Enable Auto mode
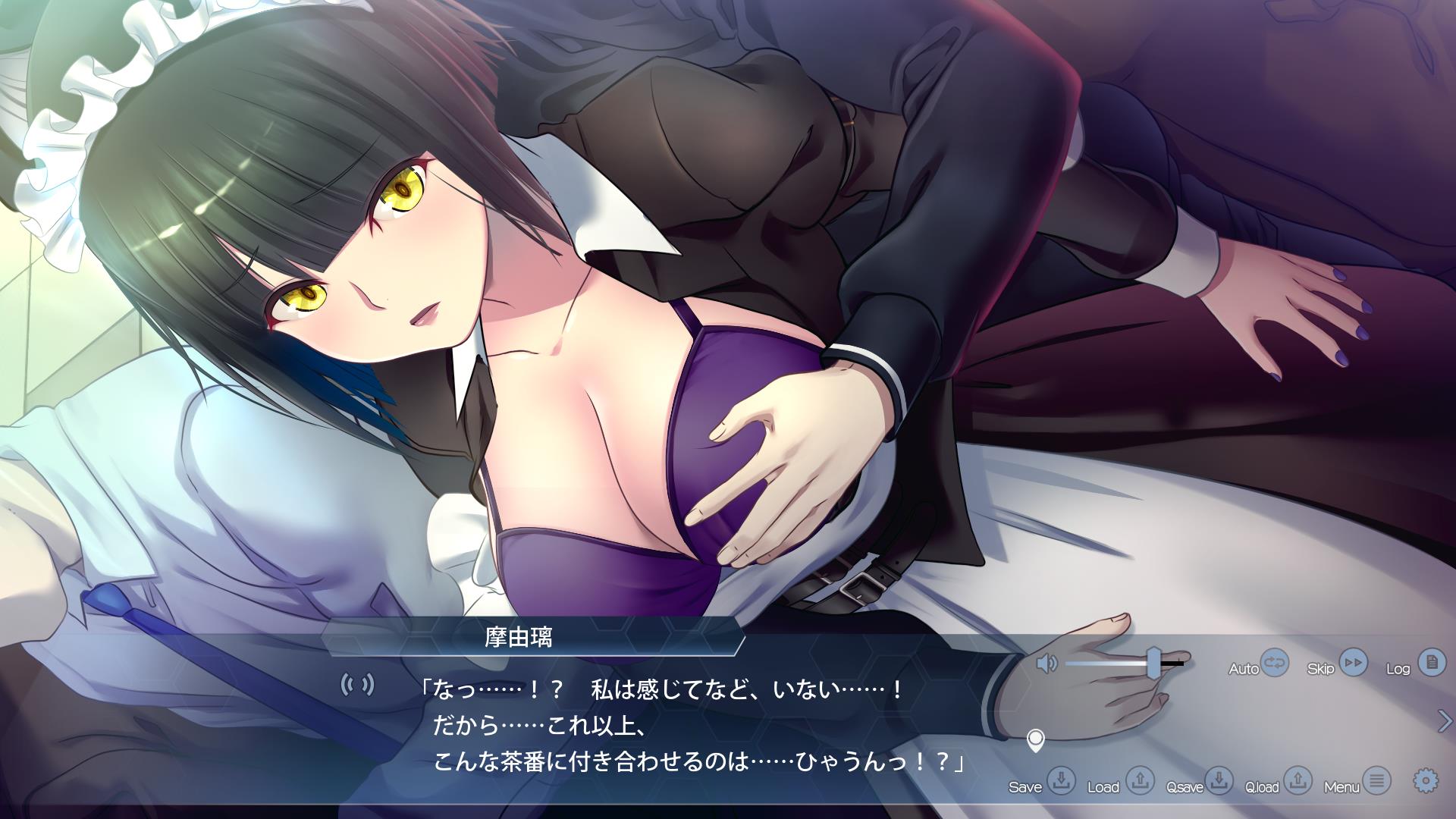Viewport: 1456px width, 819px height. (1275, 664)
